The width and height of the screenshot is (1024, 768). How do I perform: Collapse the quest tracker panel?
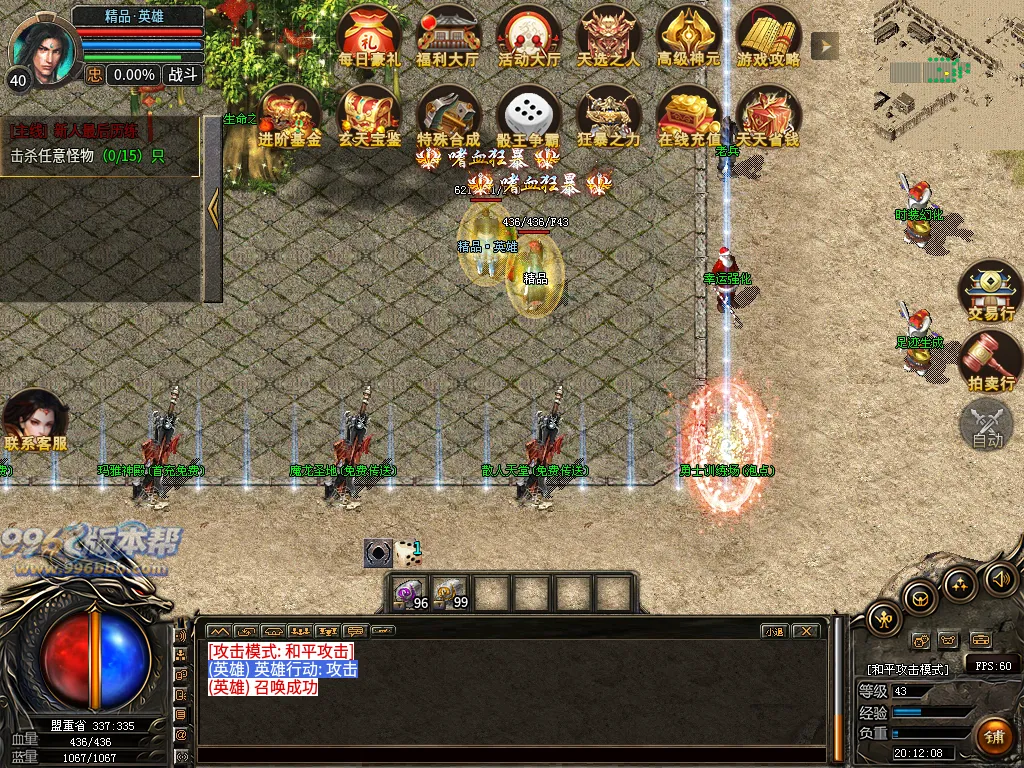(212, 208)
